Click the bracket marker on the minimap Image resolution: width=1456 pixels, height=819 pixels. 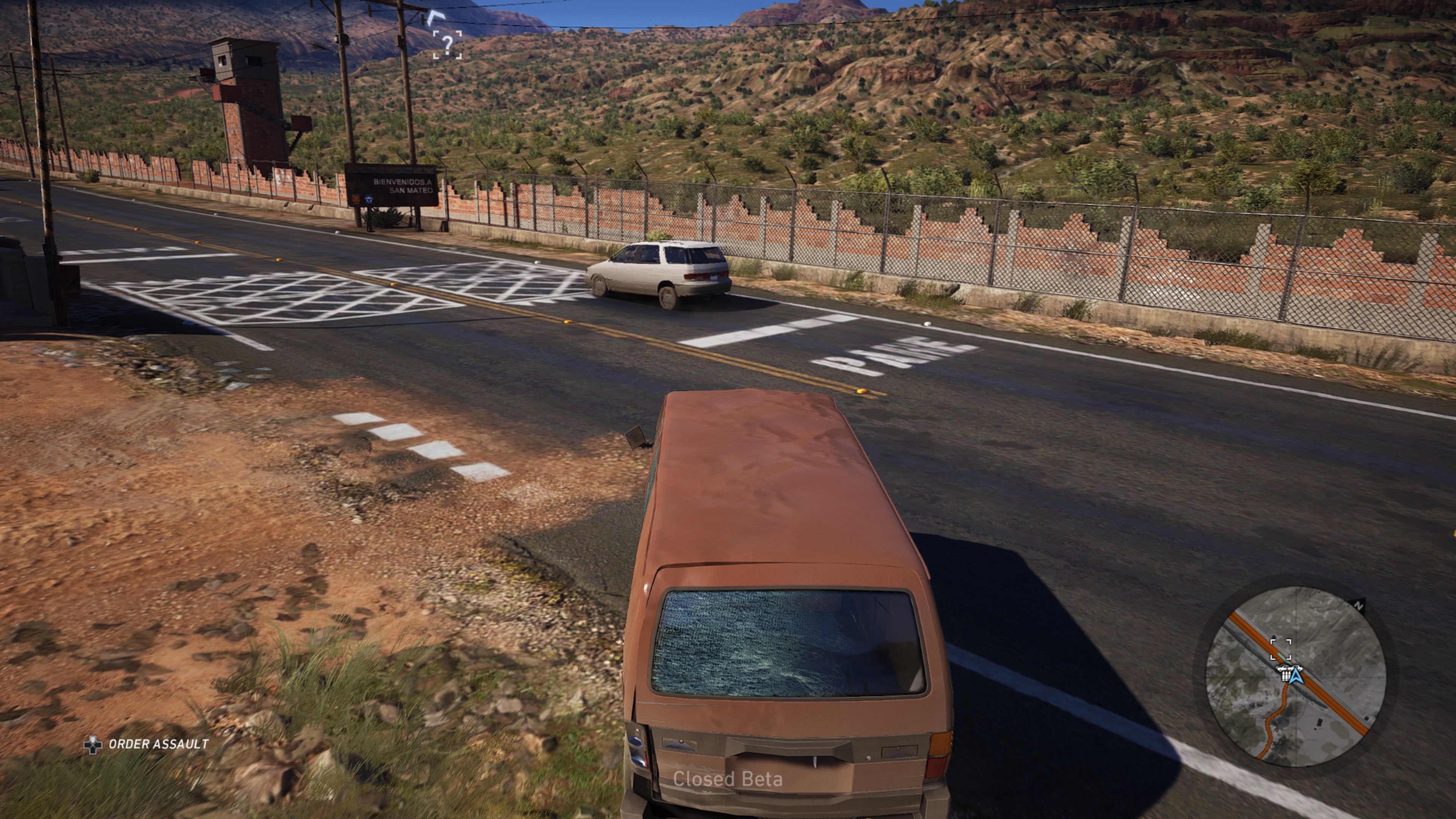point(1280,649)
